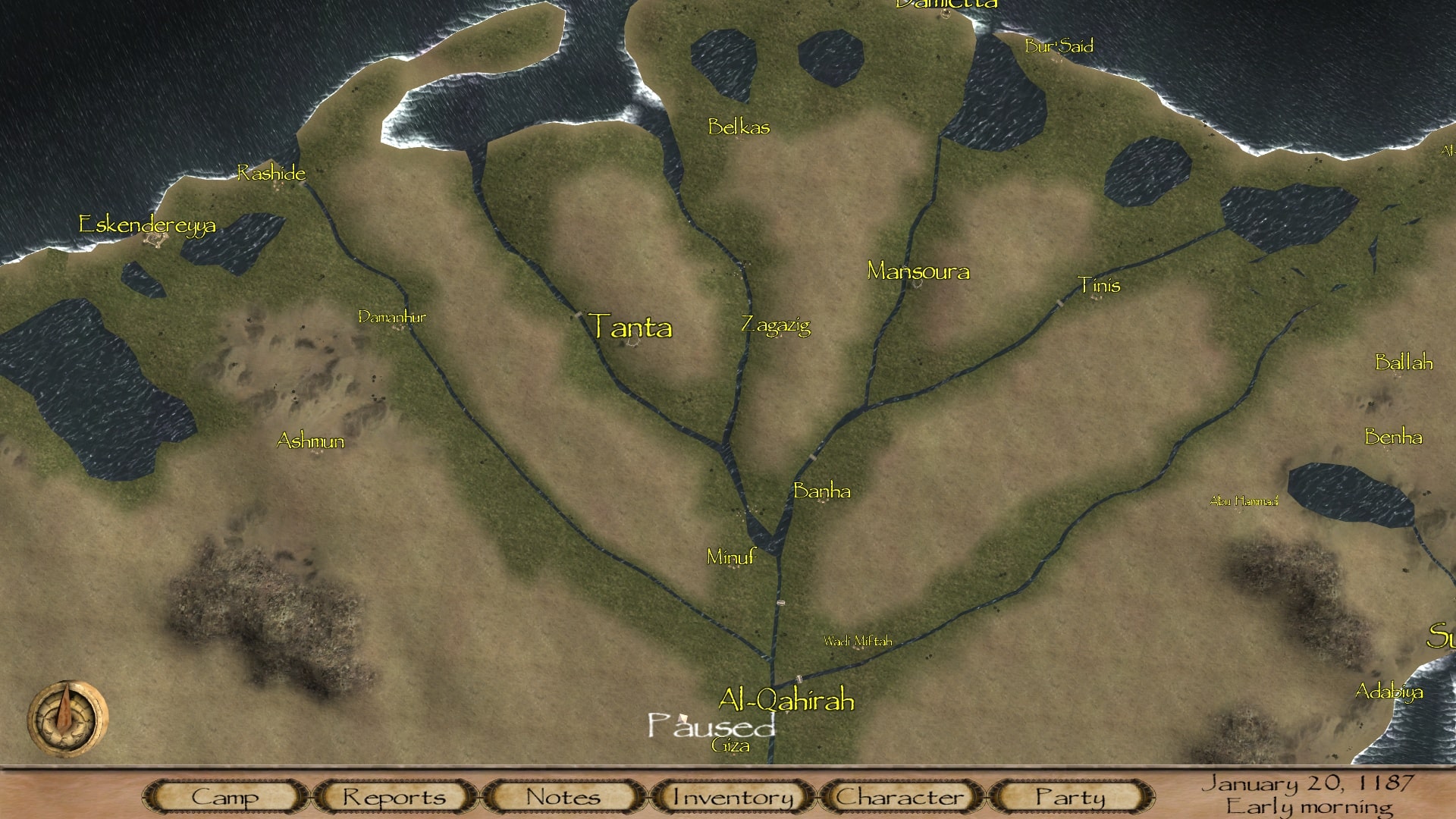1456x819 pixels.
Task: Select the Eskendereyya map marker
Action: (147, 224)
